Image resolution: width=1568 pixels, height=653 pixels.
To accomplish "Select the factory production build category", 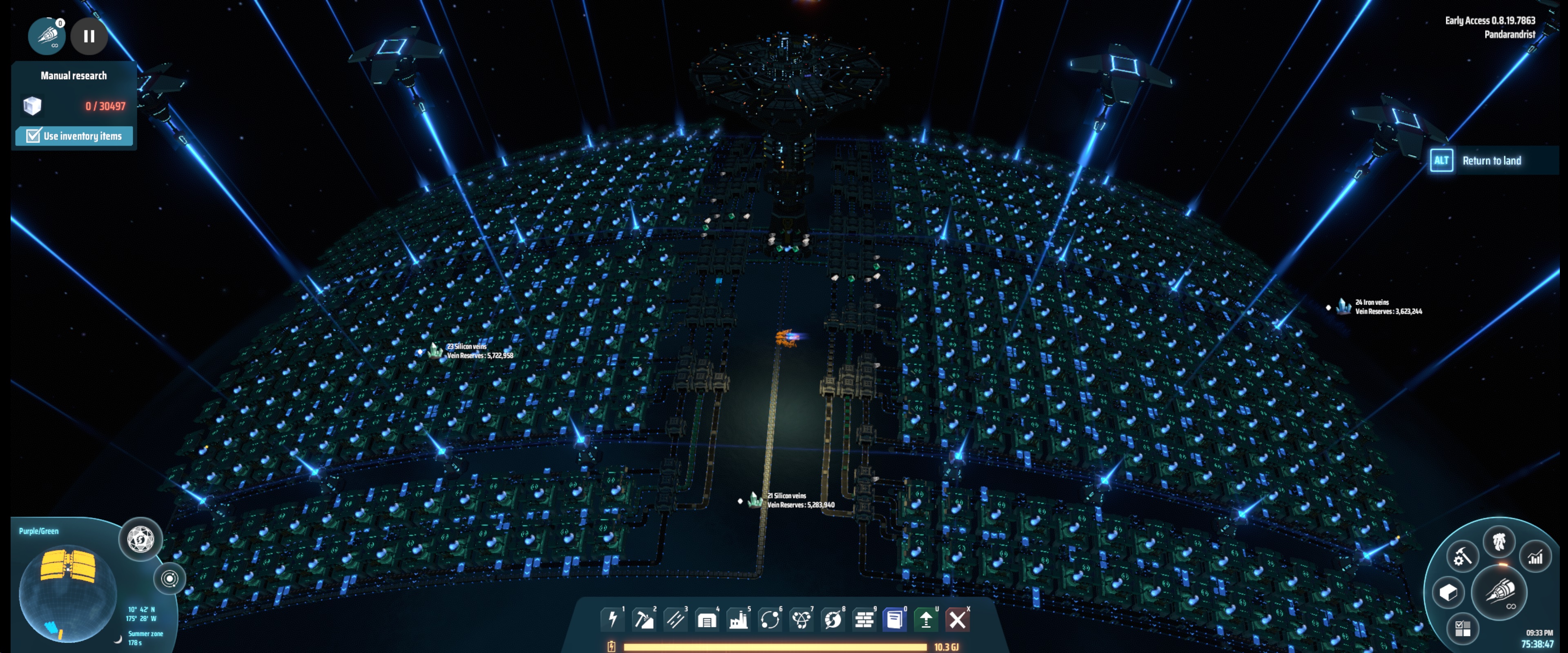I will click(738, 620).
